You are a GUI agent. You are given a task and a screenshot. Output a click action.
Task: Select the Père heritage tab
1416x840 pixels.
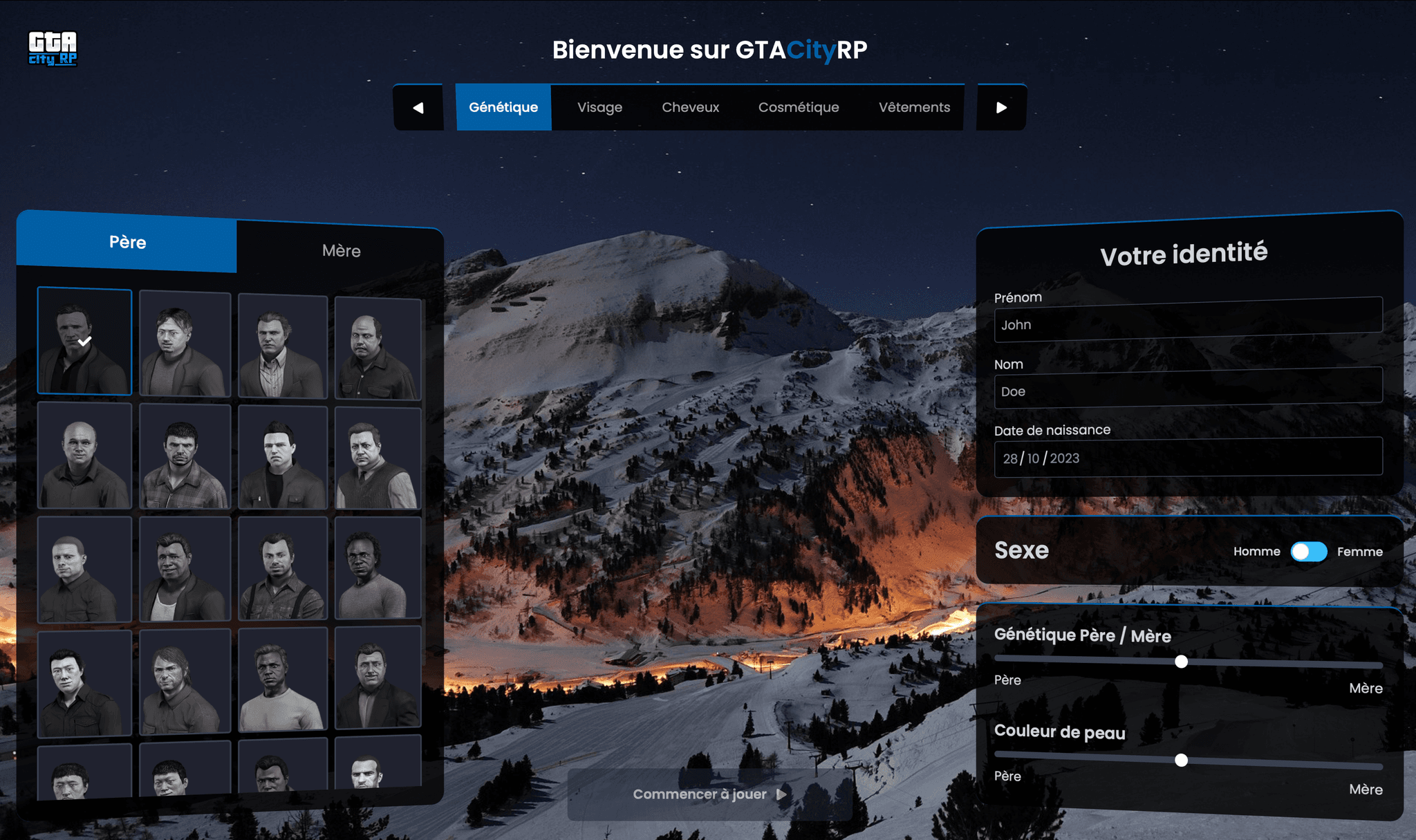tap(127, 242)
